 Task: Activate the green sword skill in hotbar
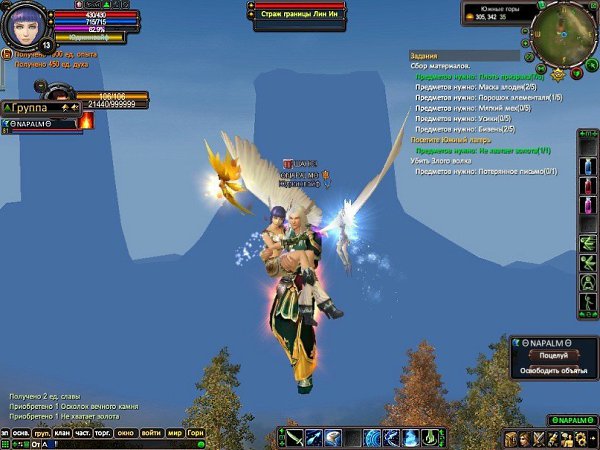coord(295,438)
